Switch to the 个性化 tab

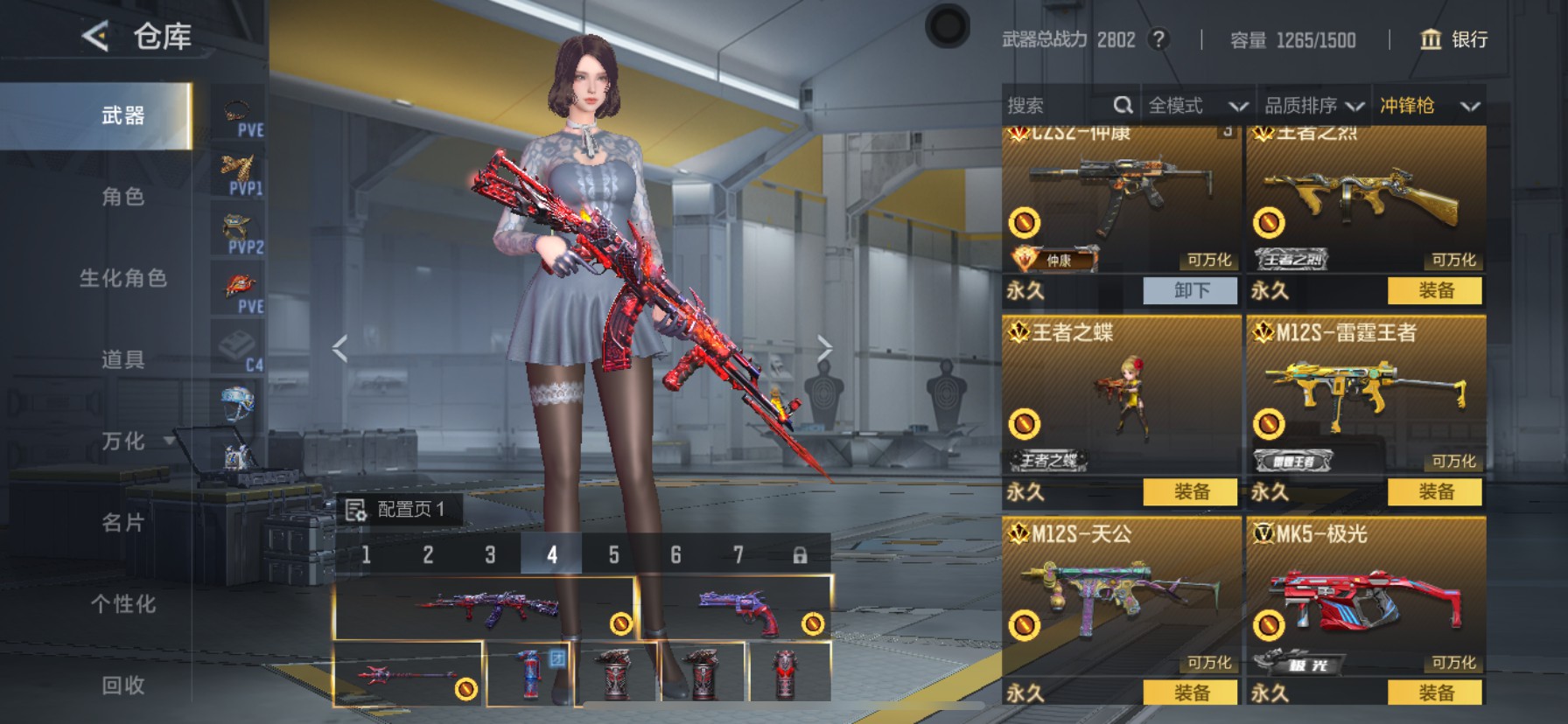122,604
